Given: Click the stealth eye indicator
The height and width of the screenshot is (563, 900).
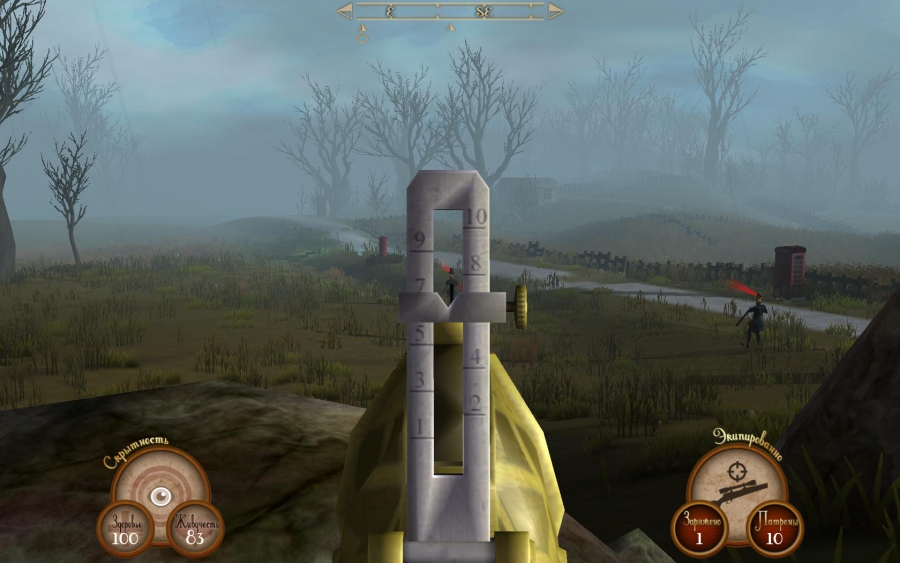Looking at the screenshot, I should pos(158,493).
